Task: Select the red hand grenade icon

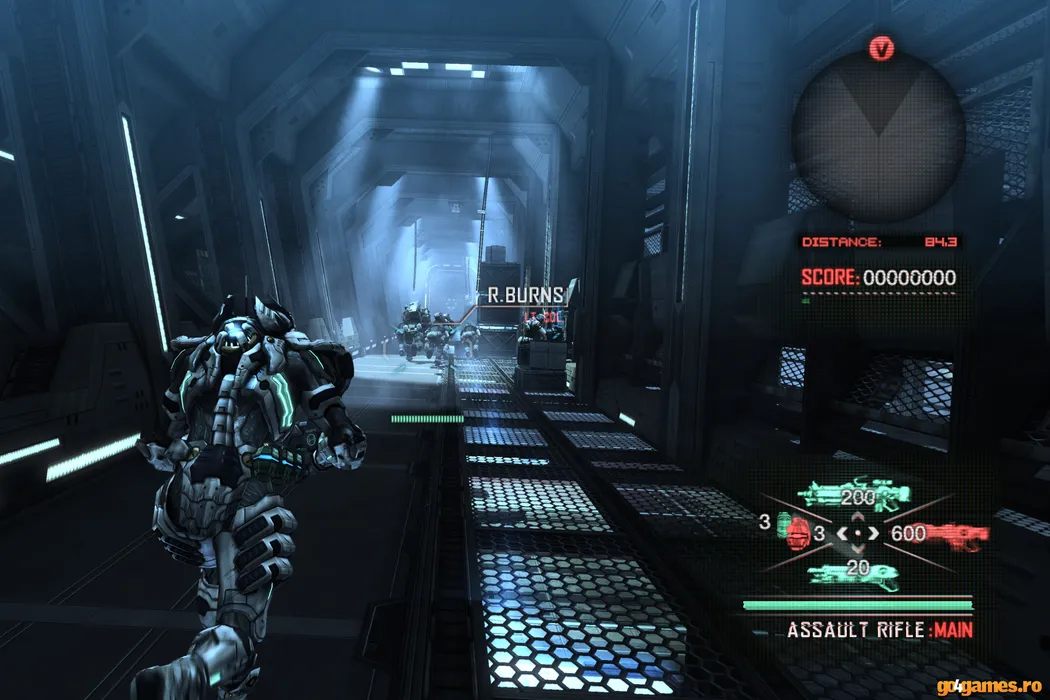Action: [798, 535]
